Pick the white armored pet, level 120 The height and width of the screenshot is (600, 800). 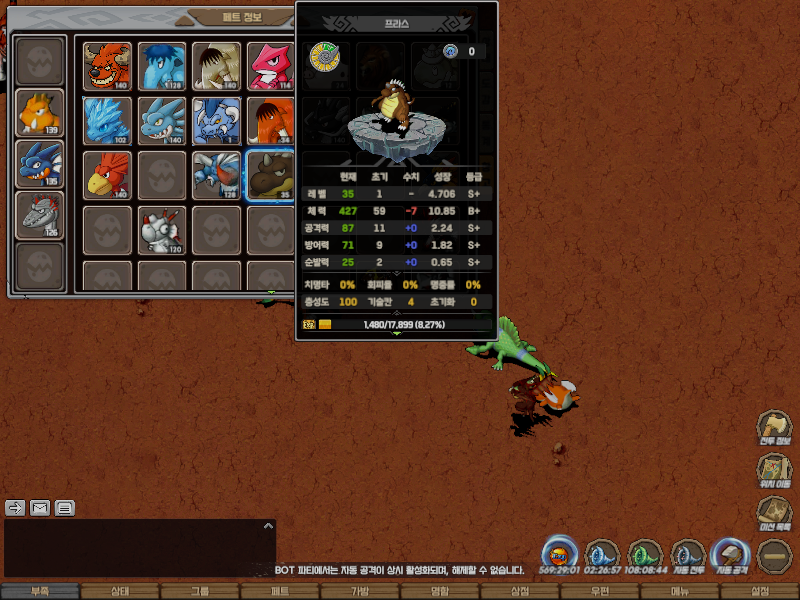162,229
